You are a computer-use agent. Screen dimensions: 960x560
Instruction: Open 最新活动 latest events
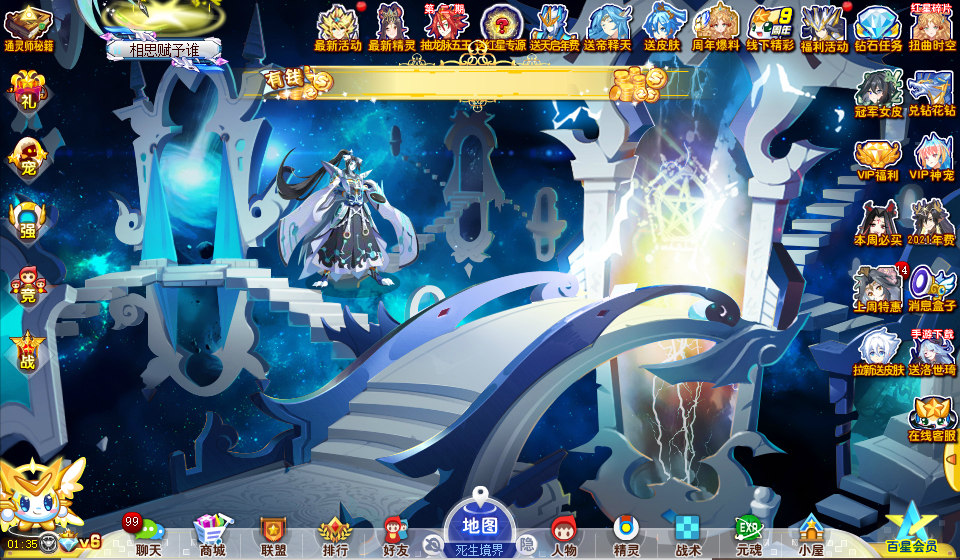[x=338, y=27]
